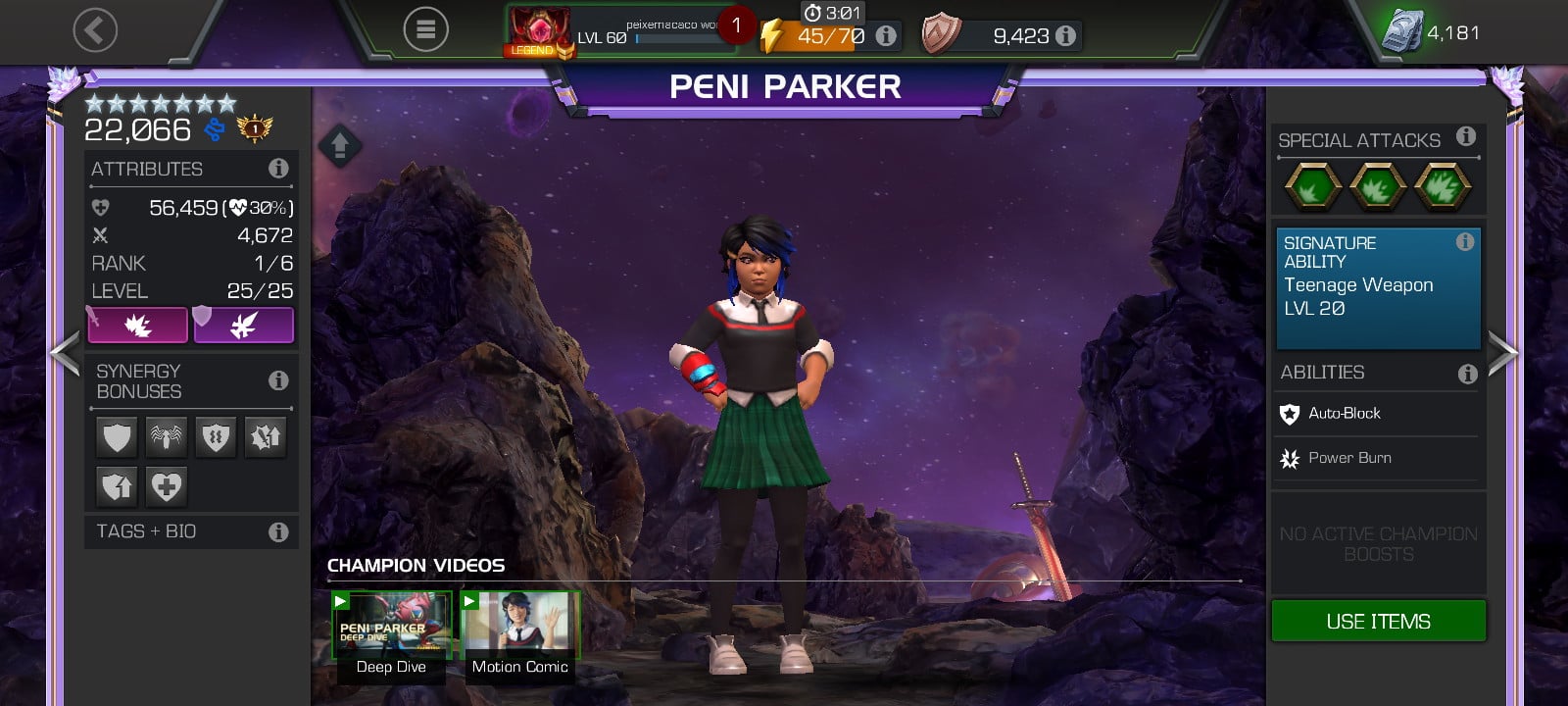Tap the green USE ITEMS button
The width and height of the screenshot is (1568, 706).
coord(1378,622)
